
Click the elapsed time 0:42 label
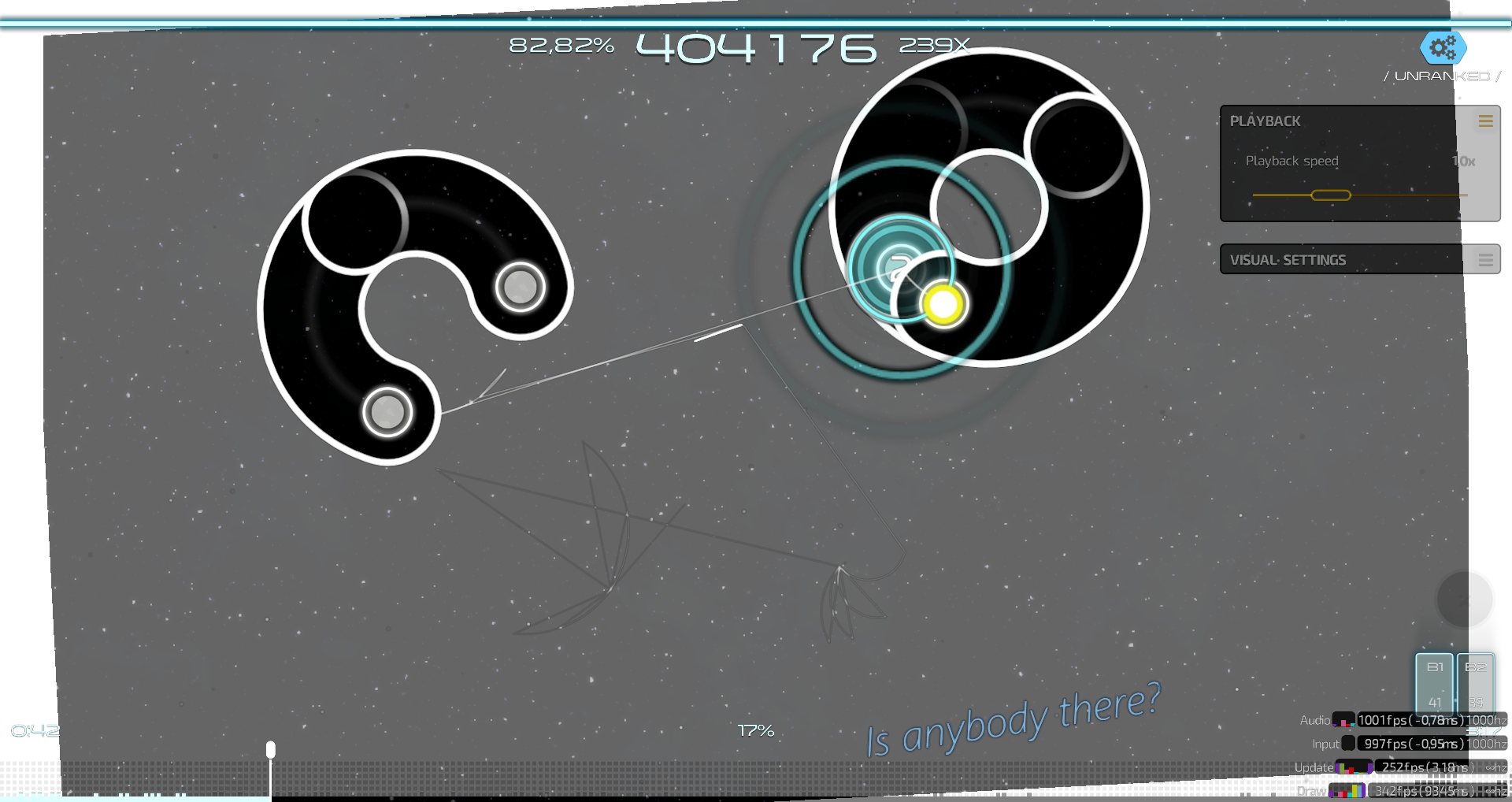point(36,730)
